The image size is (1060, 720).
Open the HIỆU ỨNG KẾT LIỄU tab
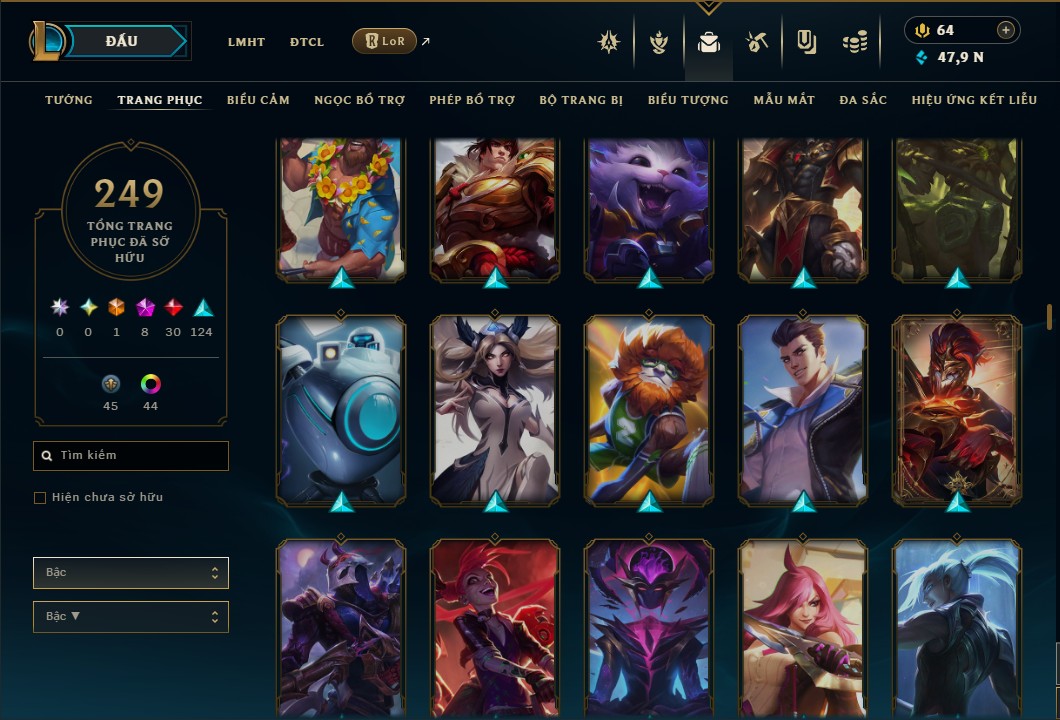tap(974, 100)
